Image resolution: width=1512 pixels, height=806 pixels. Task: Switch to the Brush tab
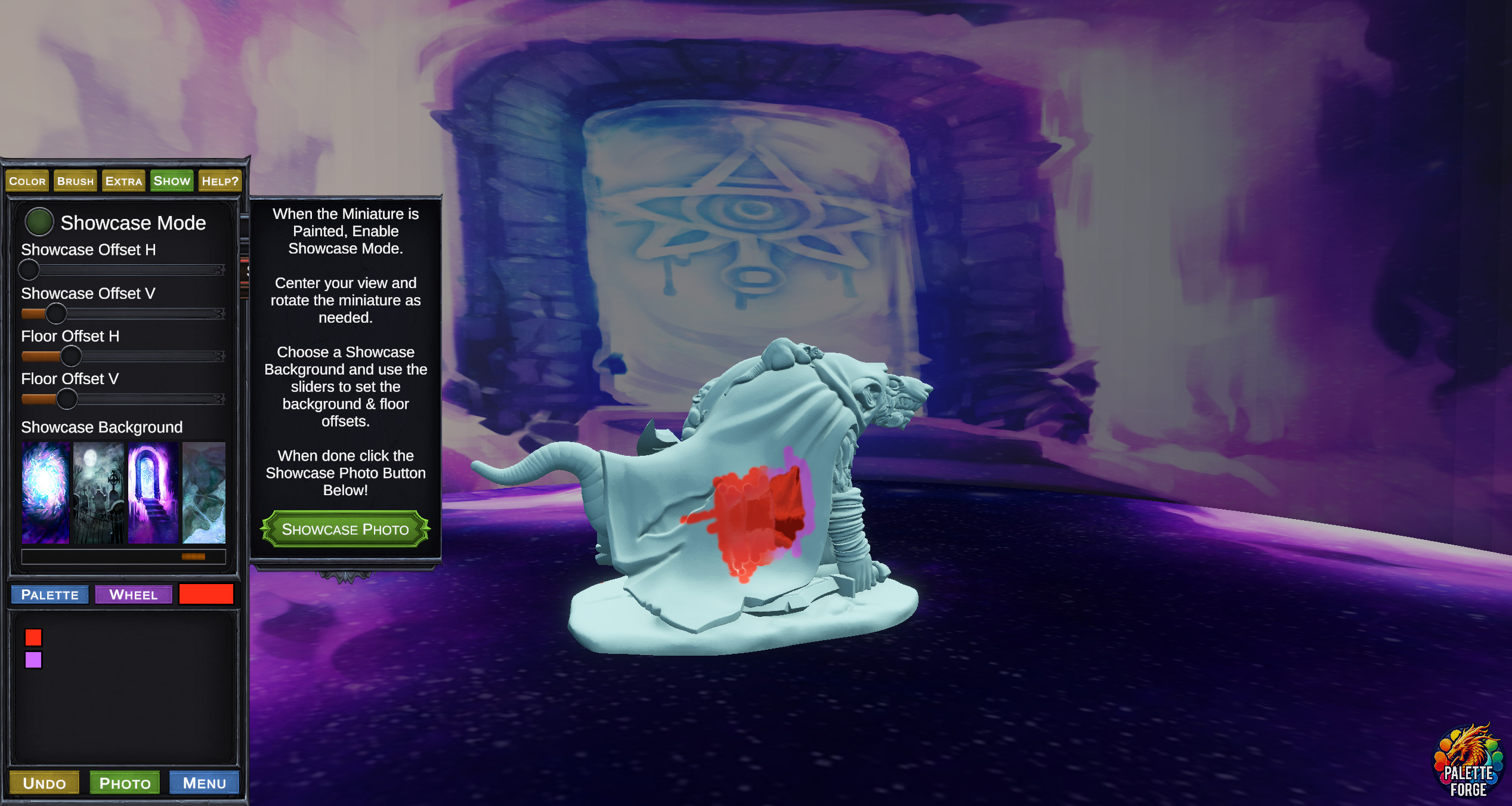[x=75, y=181]
